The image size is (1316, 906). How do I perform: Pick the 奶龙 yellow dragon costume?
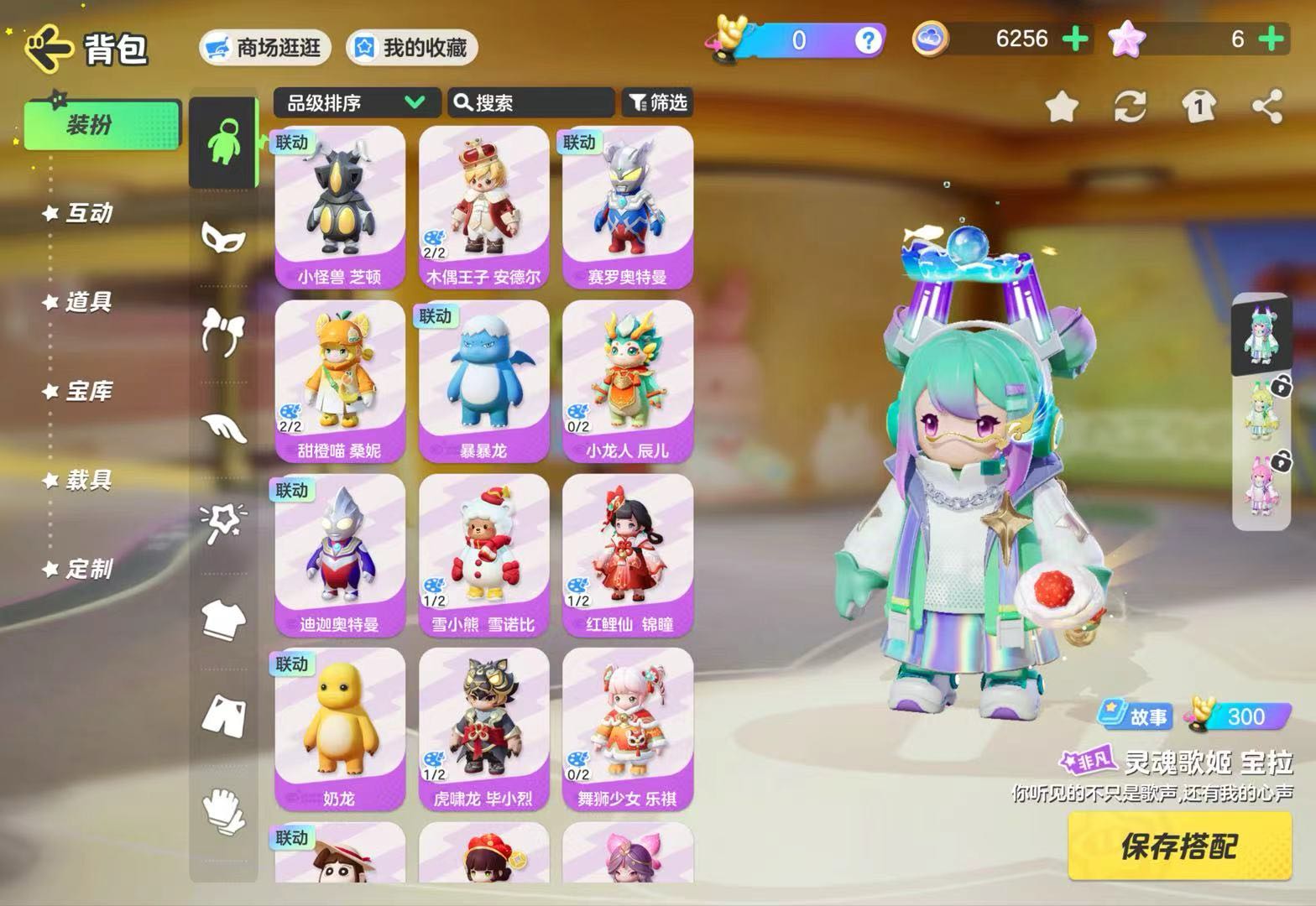[x=339, y=728]
